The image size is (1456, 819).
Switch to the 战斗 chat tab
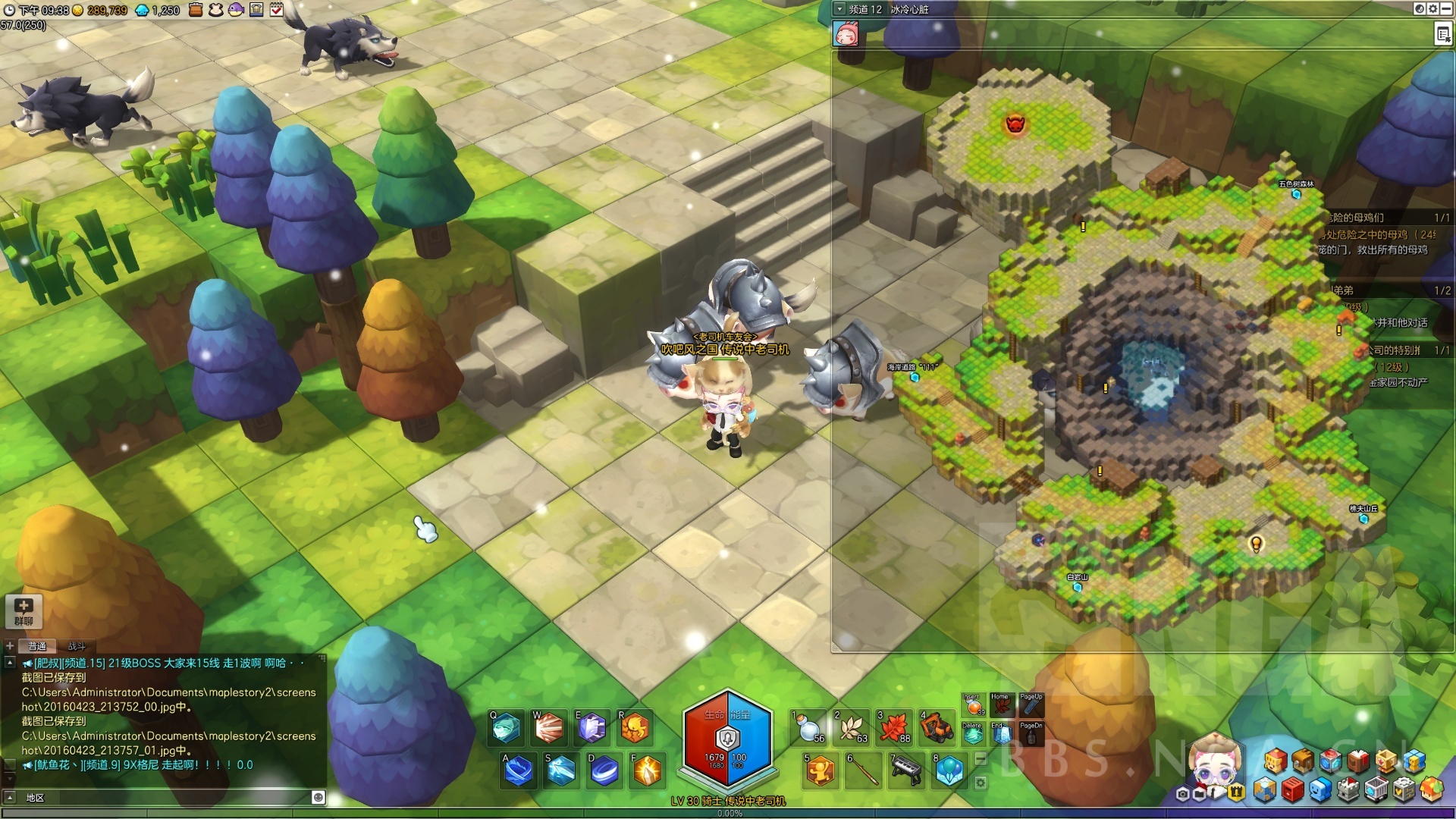[77, 646]
